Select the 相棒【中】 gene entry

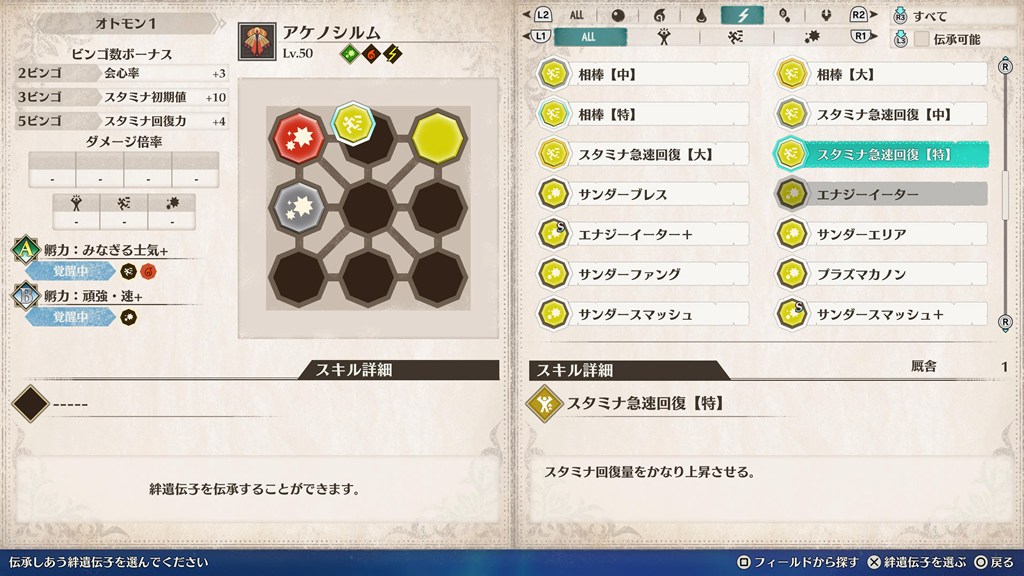pyautogui.click(x=642, y=74)
